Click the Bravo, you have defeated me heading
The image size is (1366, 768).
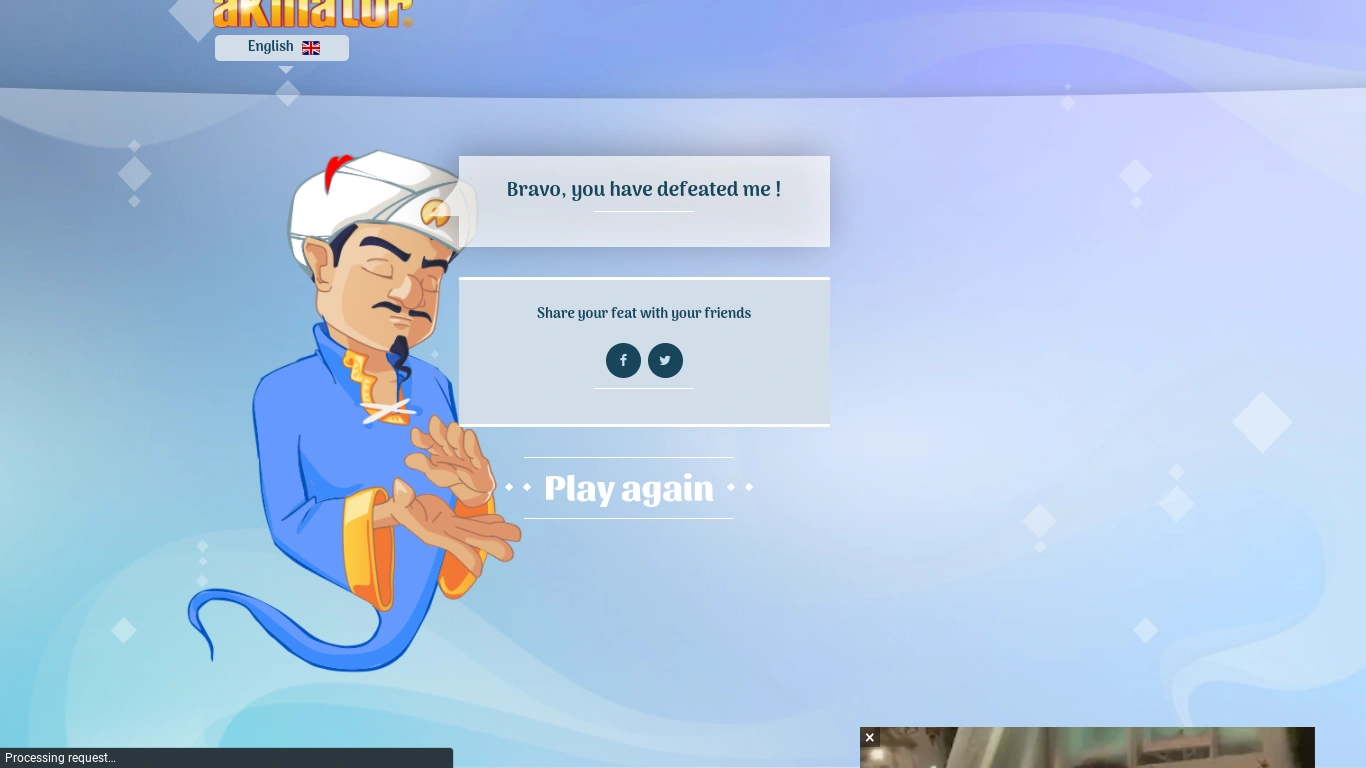click(x=644, y=190)
